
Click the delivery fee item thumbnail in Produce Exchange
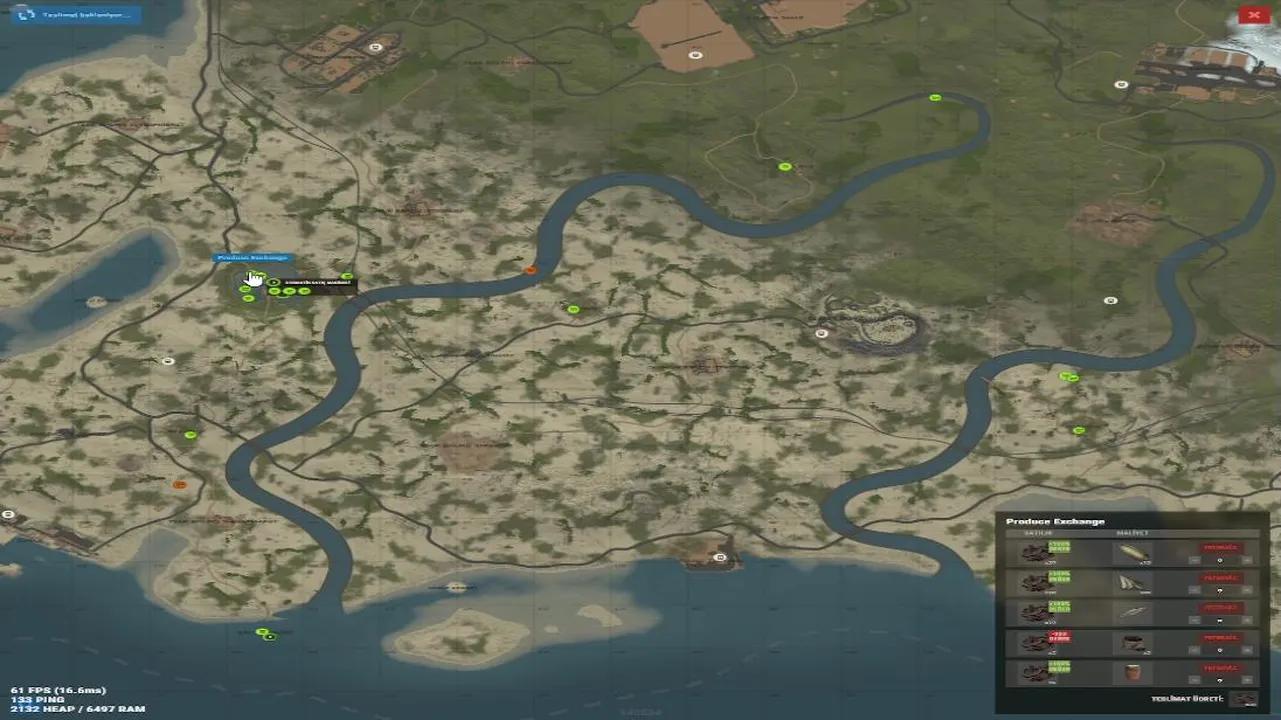pyautogui.click(x=1245, y=698)
